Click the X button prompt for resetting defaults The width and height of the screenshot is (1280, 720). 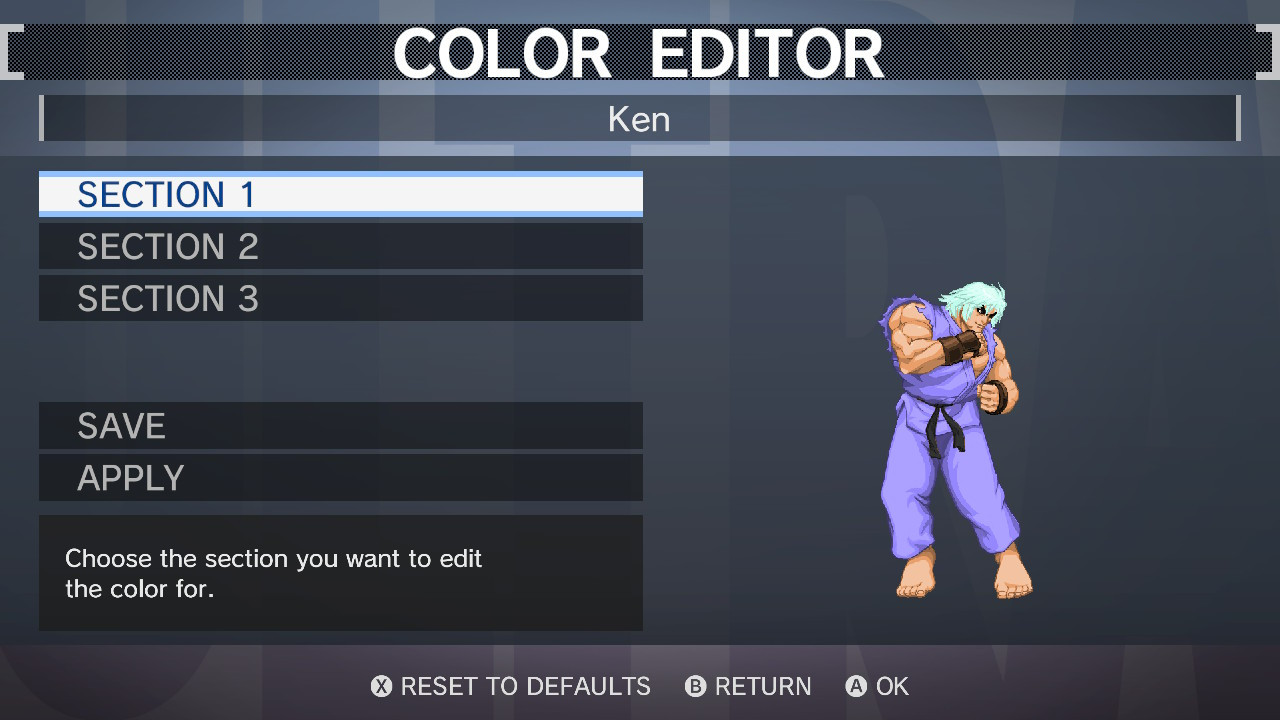(x=381, y=687)
